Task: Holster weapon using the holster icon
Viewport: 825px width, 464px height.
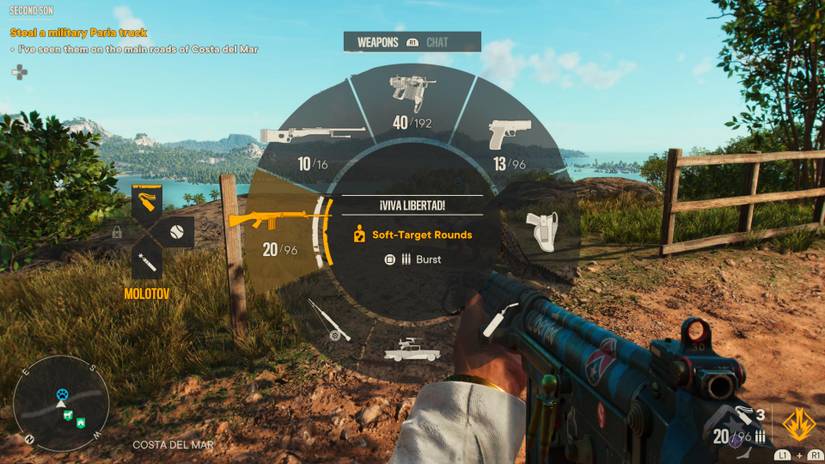Action: click(x=543, y=230)
